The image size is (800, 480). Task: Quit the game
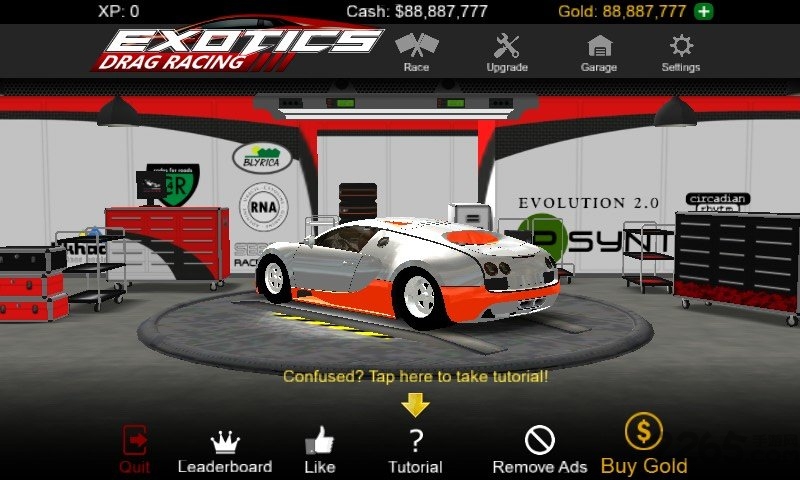(x=135, y=447)
